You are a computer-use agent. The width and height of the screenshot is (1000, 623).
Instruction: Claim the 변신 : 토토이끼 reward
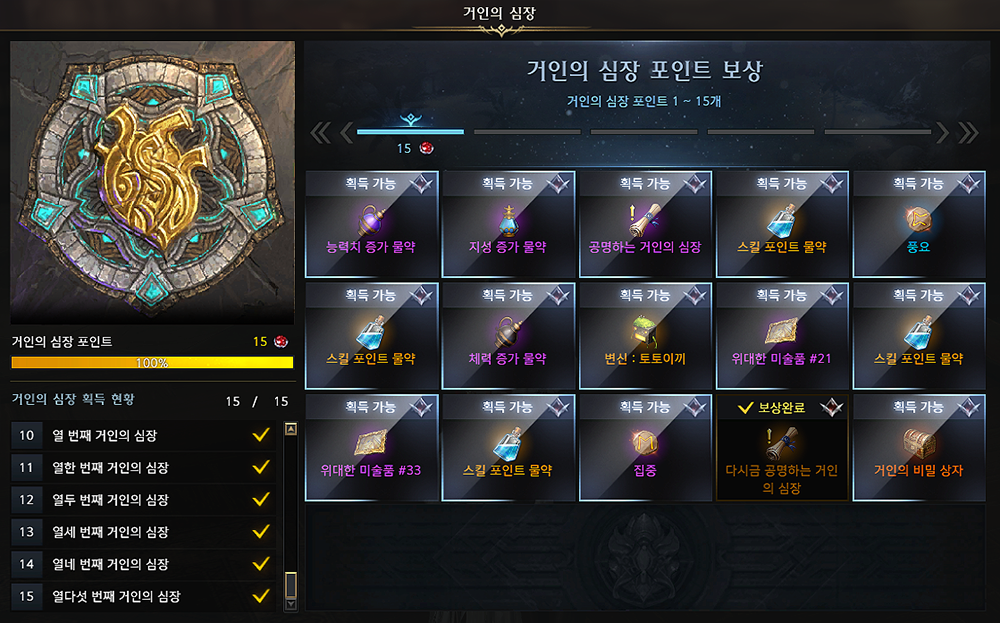click(645, 336)
